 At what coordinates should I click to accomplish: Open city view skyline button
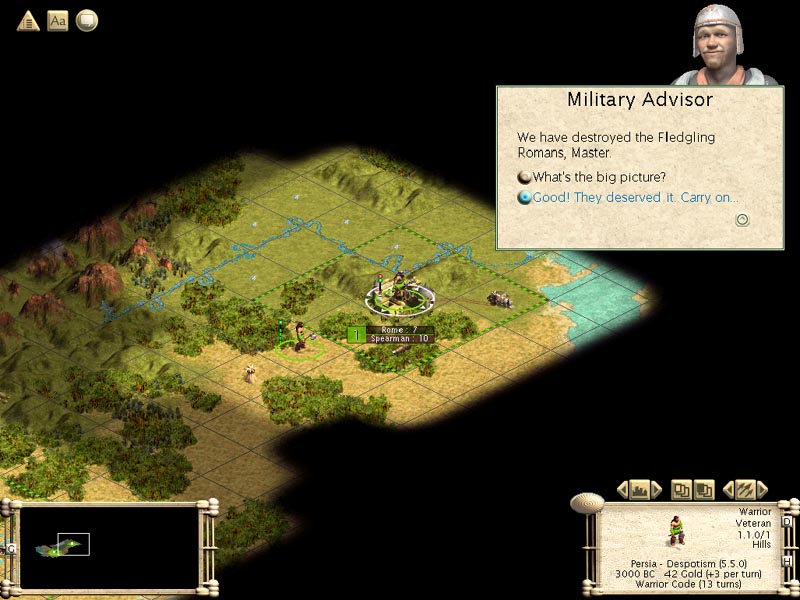(x=640, y=490)
